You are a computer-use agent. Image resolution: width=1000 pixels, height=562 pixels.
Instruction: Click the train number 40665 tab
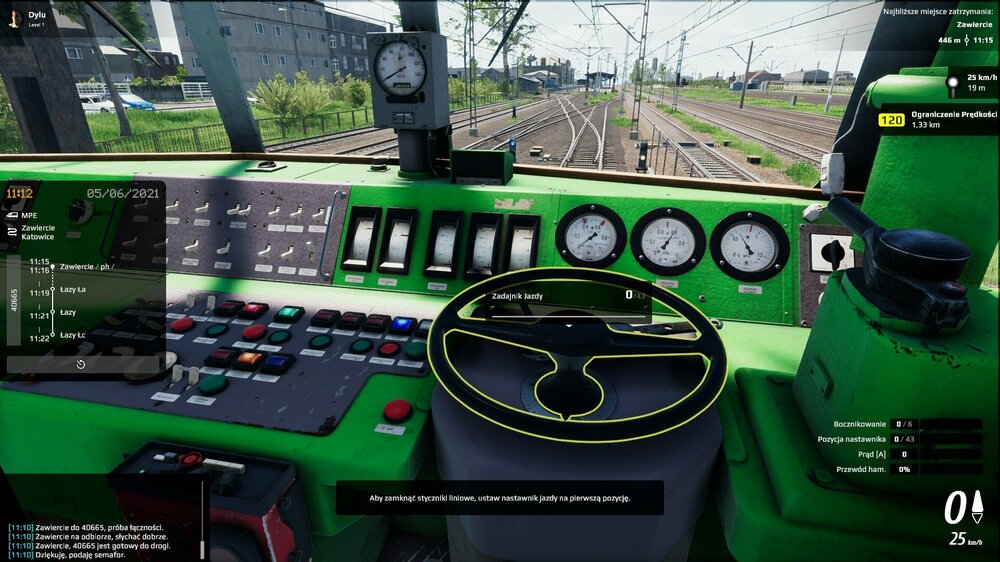click(x=13, y=300)
